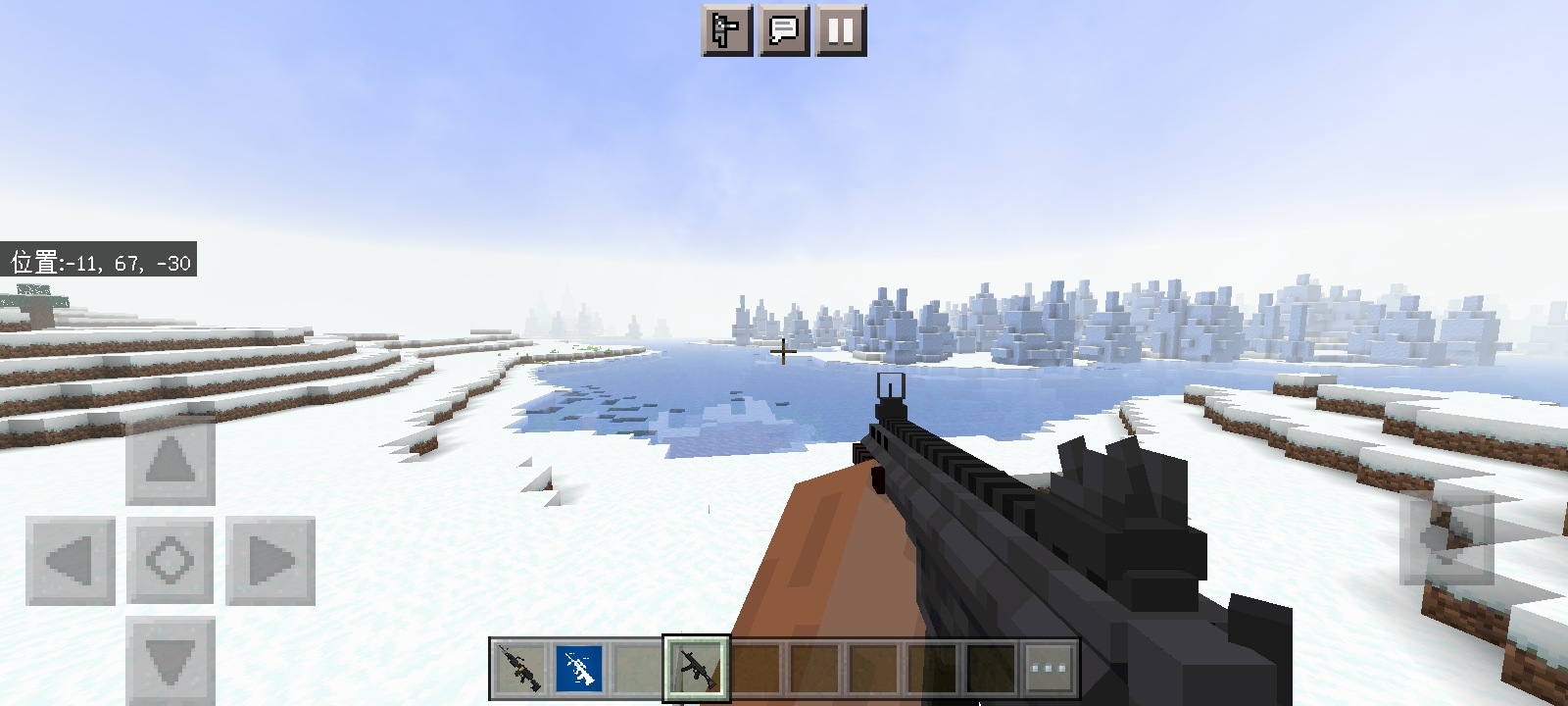Strafe right with the right arrow

(x=270, y=561)
